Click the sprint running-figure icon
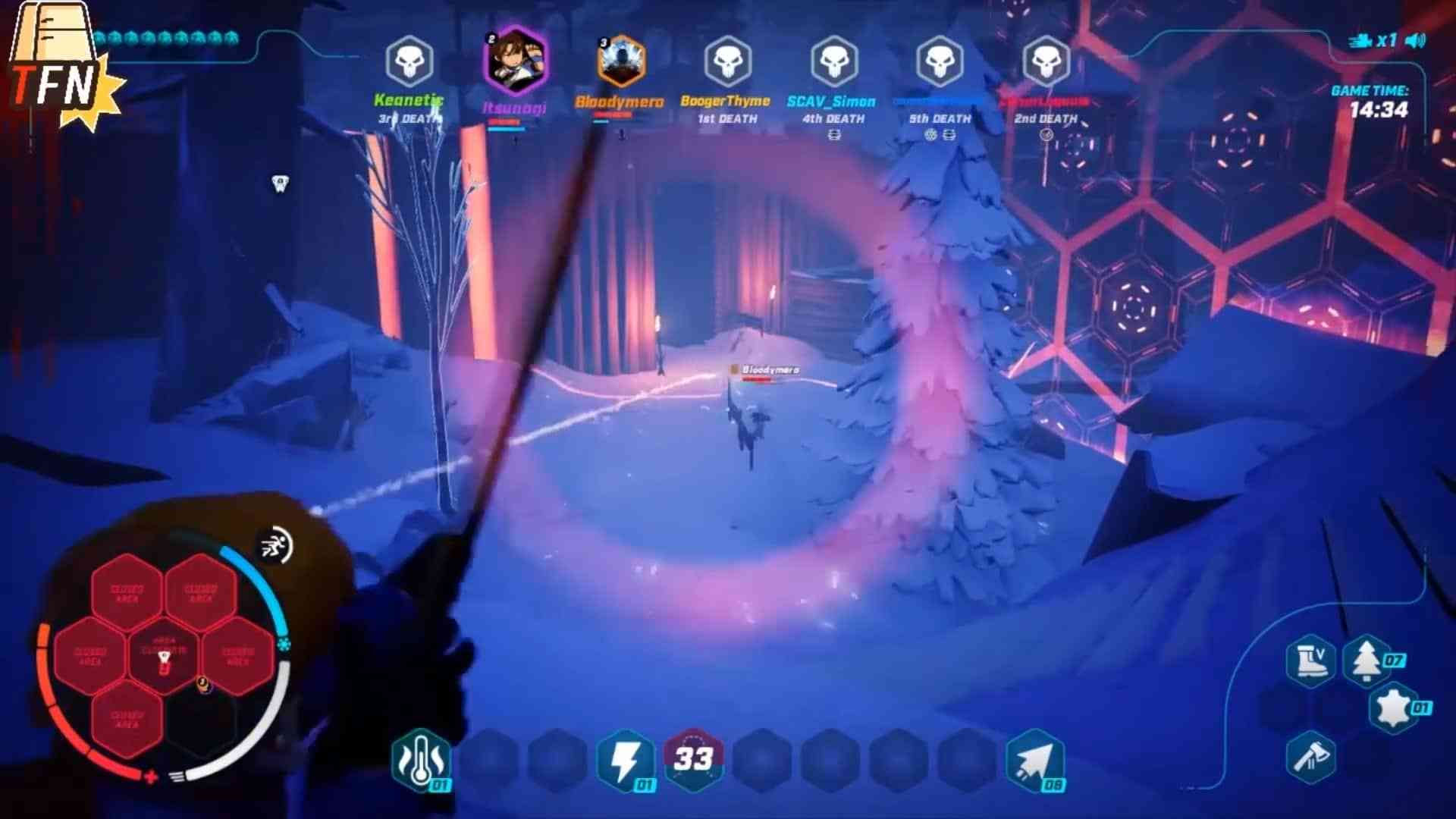Screen dimensions: 1456x819 click(275, 544)
